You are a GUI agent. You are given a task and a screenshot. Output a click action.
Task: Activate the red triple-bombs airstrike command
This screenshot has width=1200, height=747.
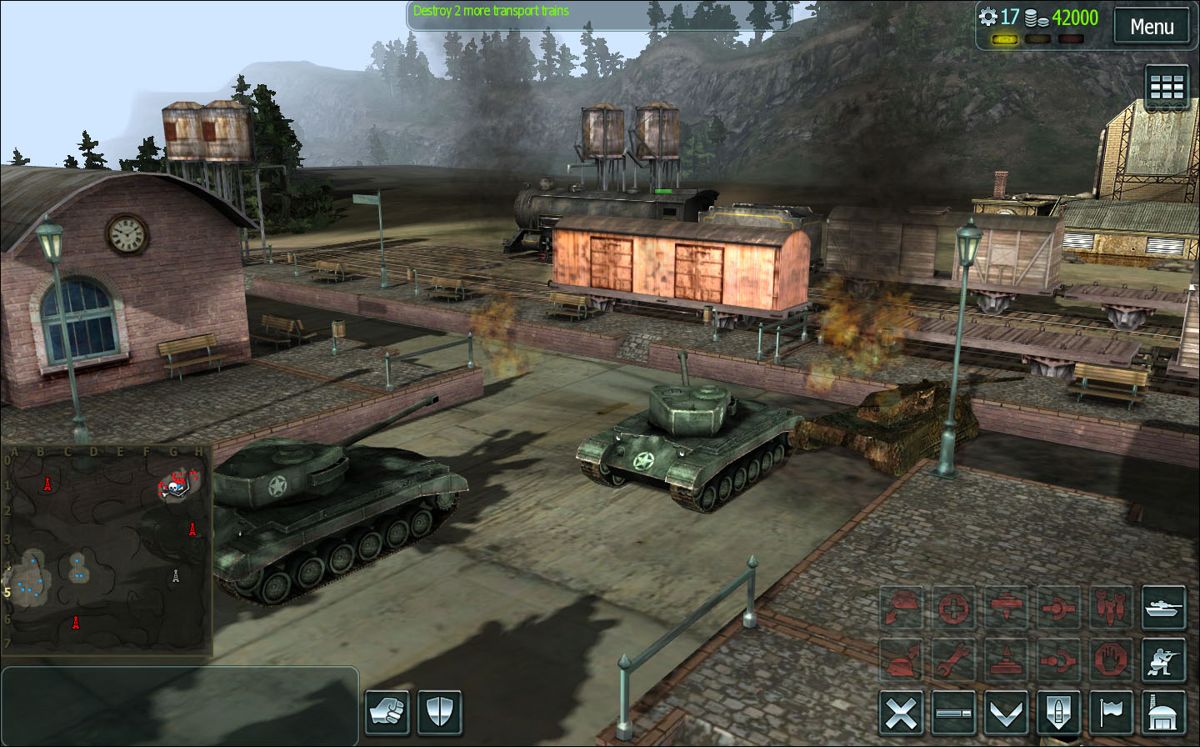(1111, 608)
